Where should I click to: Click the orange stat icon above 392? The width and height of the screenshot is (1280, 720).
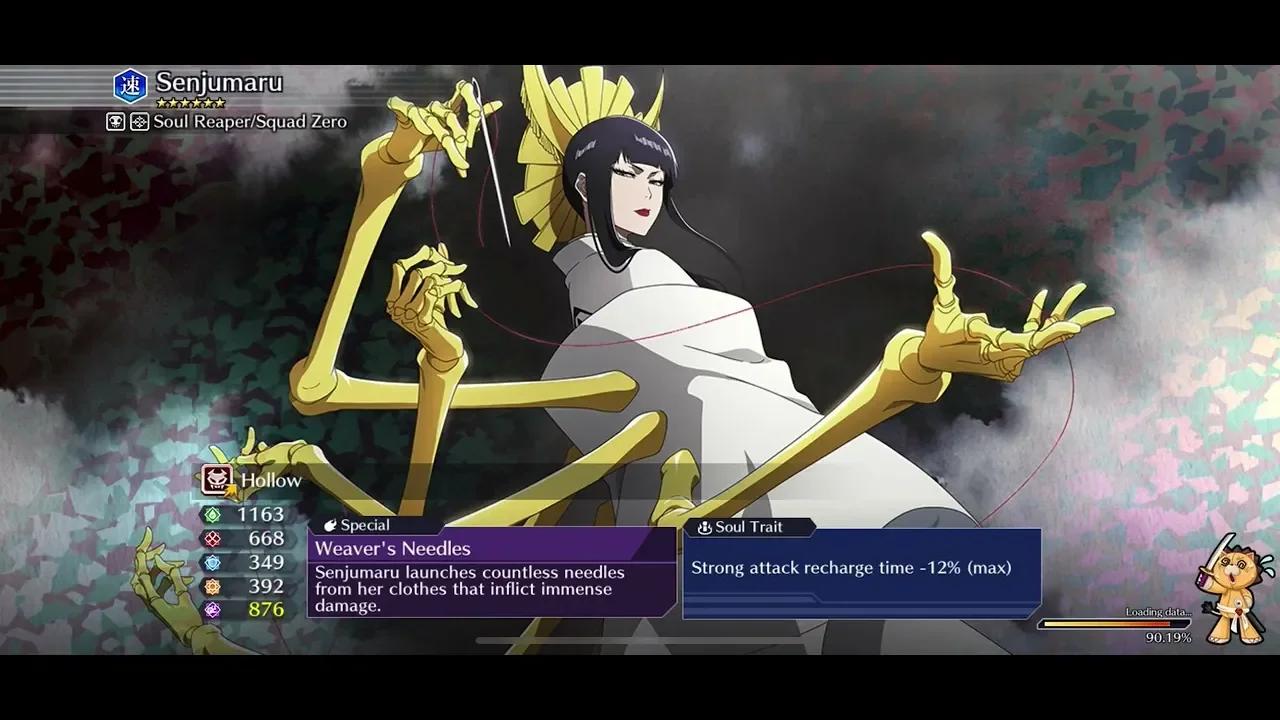point(212,586)
